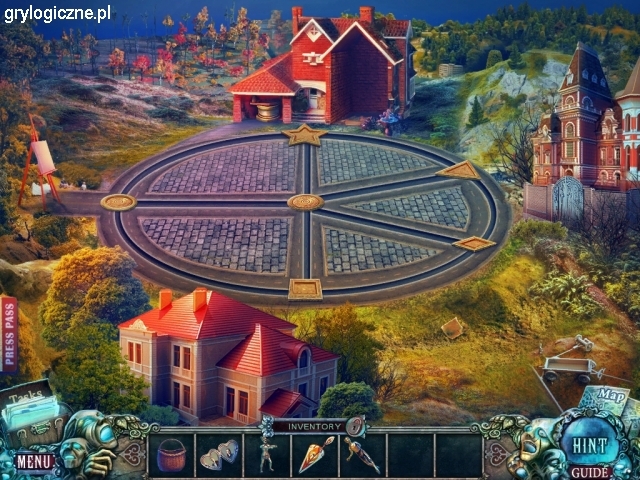This screenshot has width=640, height=480.
Task: Open the Press Pass tab
Action: [9, 334]
